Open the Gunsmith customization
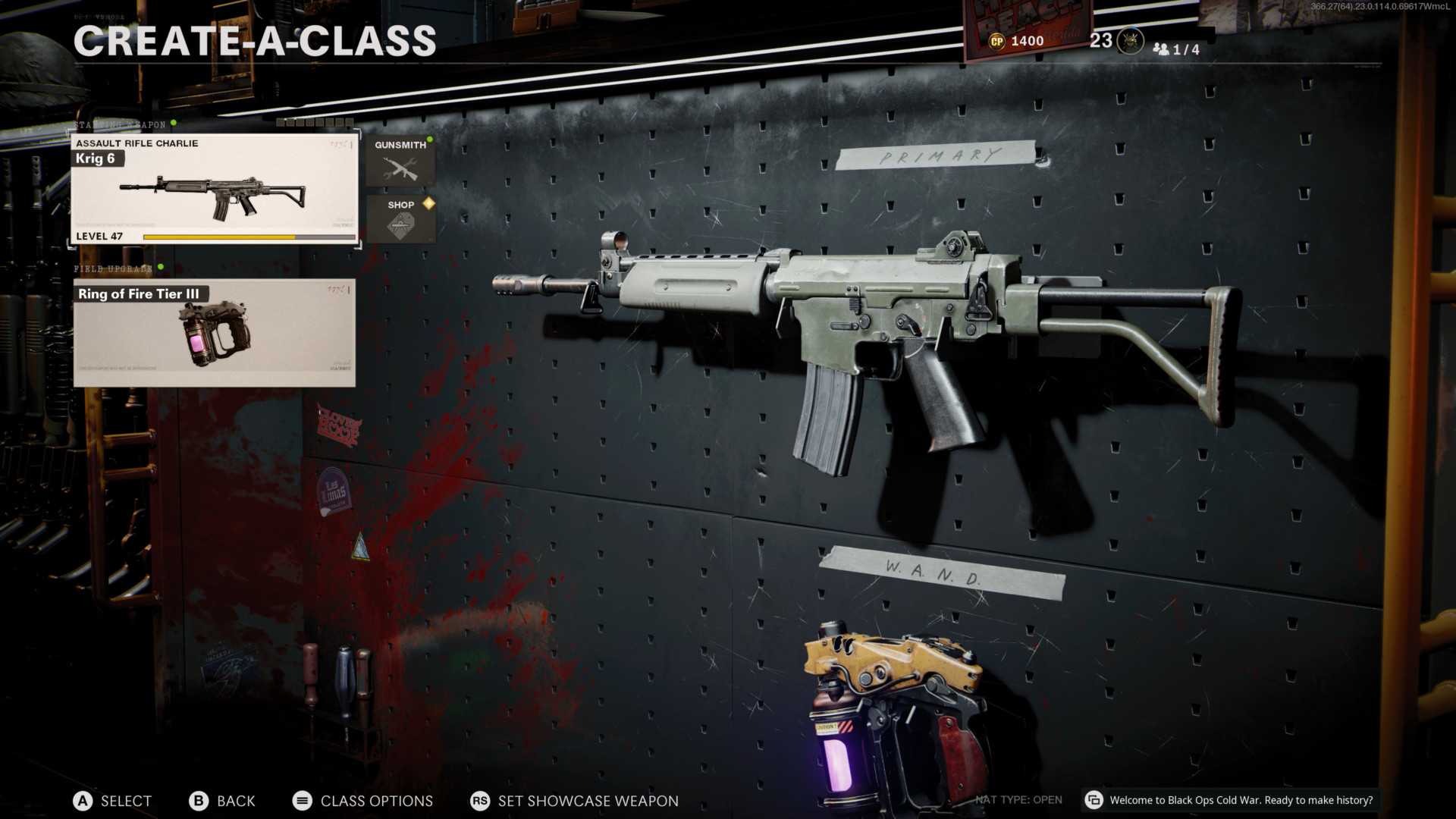Image resolution: width=1456 pixels, height=819 pixels. pyautogui.click(x=400, y=161)
